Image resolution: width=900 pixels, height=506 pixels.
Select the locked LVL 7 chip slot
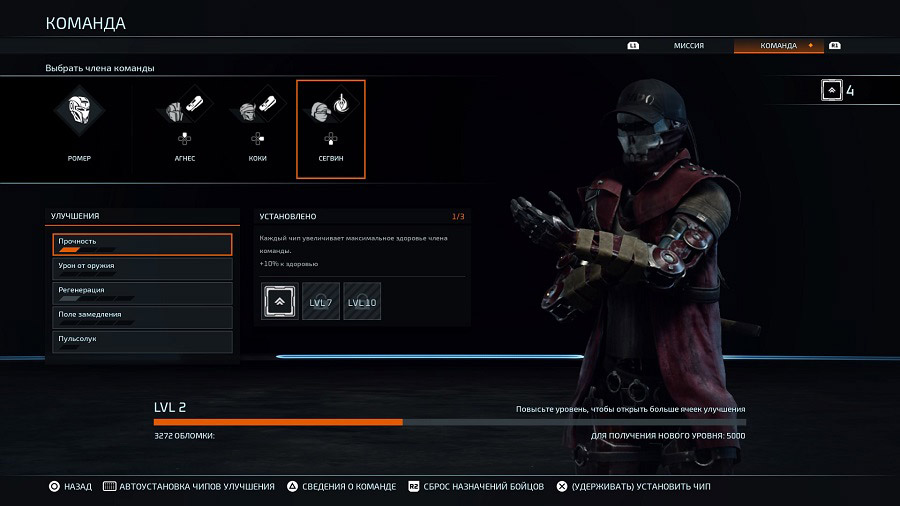point(321,301)
